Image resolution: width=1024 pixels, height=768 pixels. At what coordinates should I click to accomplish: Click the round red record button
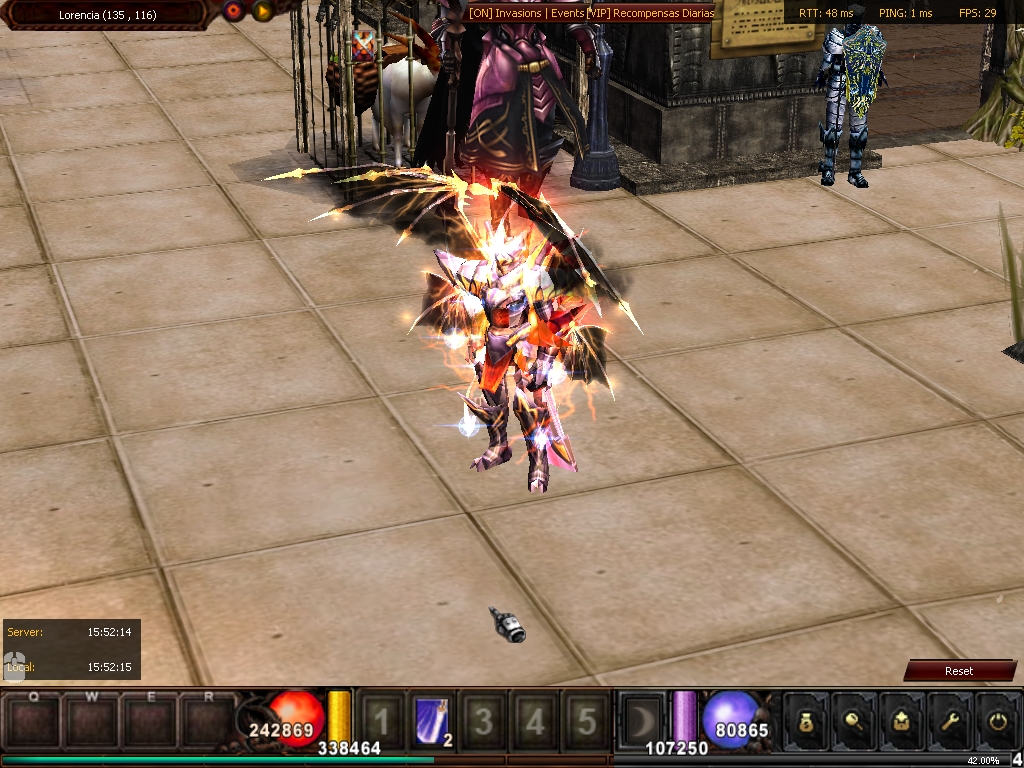[x=234, y=11]
